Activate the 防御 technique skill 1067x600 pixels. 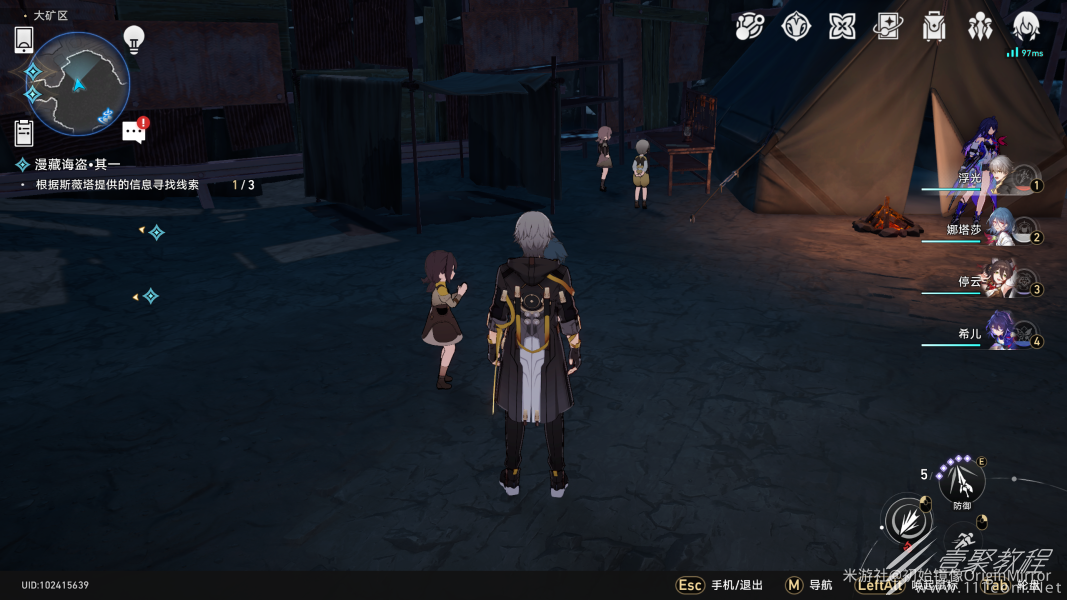tap(962, 483)
